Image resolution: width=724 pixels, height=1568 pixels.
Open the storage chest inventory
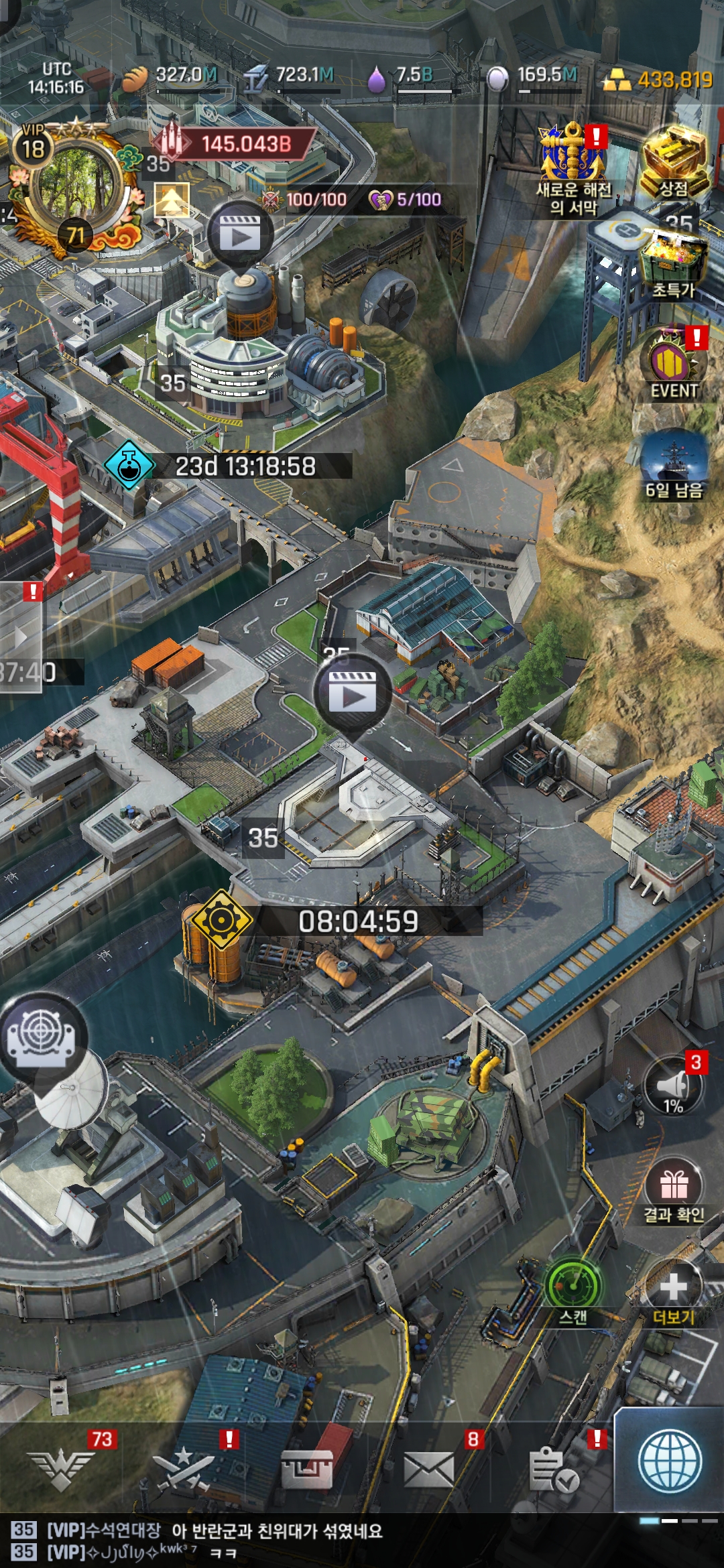pos(306,1469)
